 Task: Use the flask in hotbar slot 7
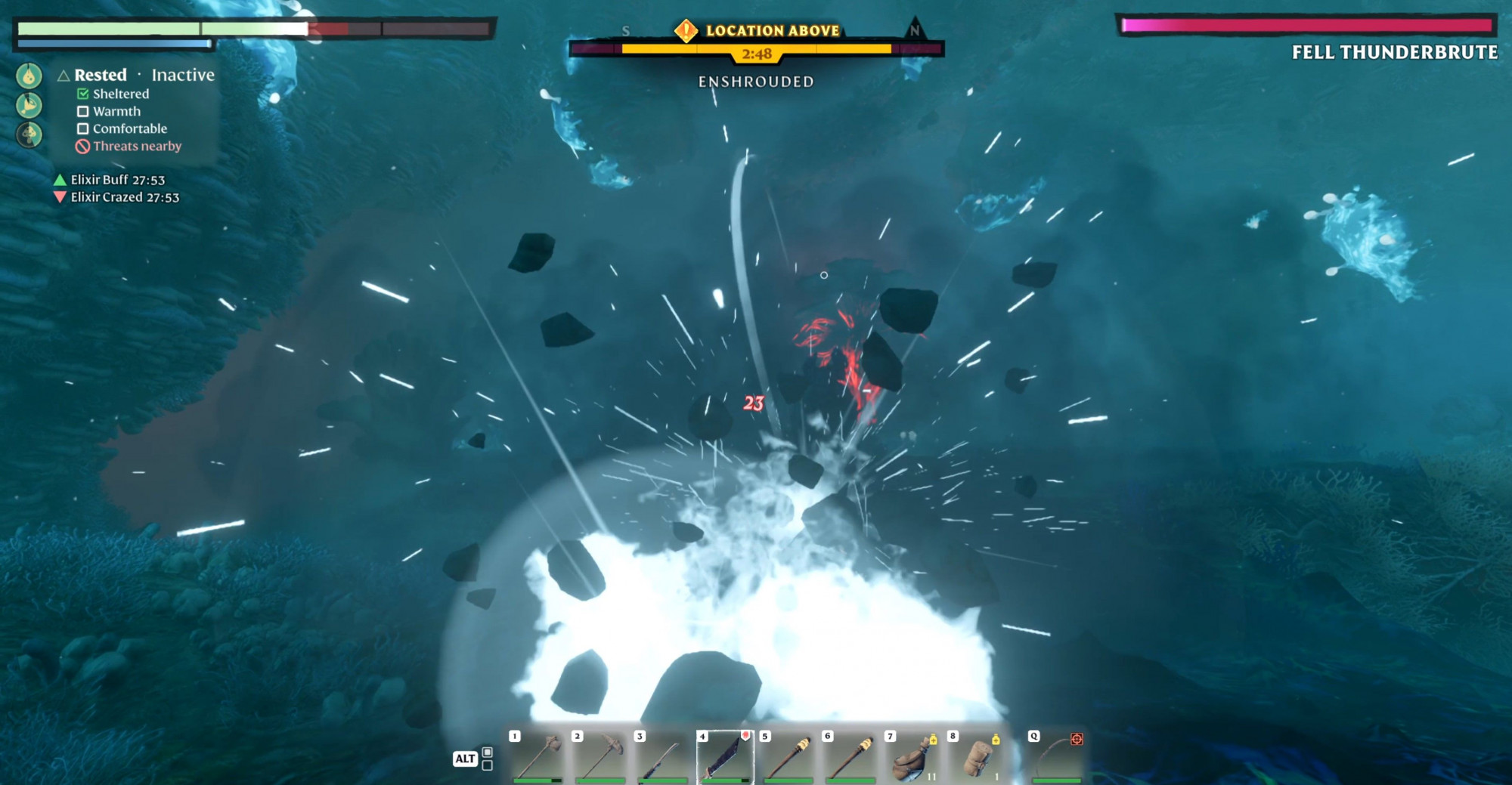tap(913, 756)
